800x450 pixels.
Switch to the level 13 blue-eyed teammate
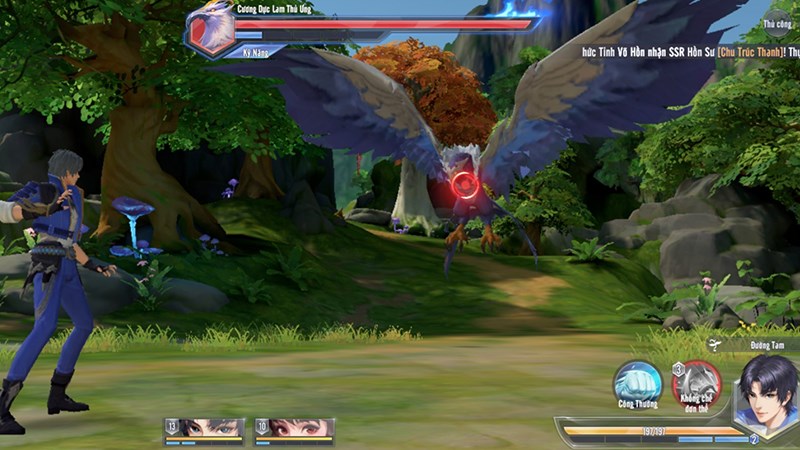[205, 428]
